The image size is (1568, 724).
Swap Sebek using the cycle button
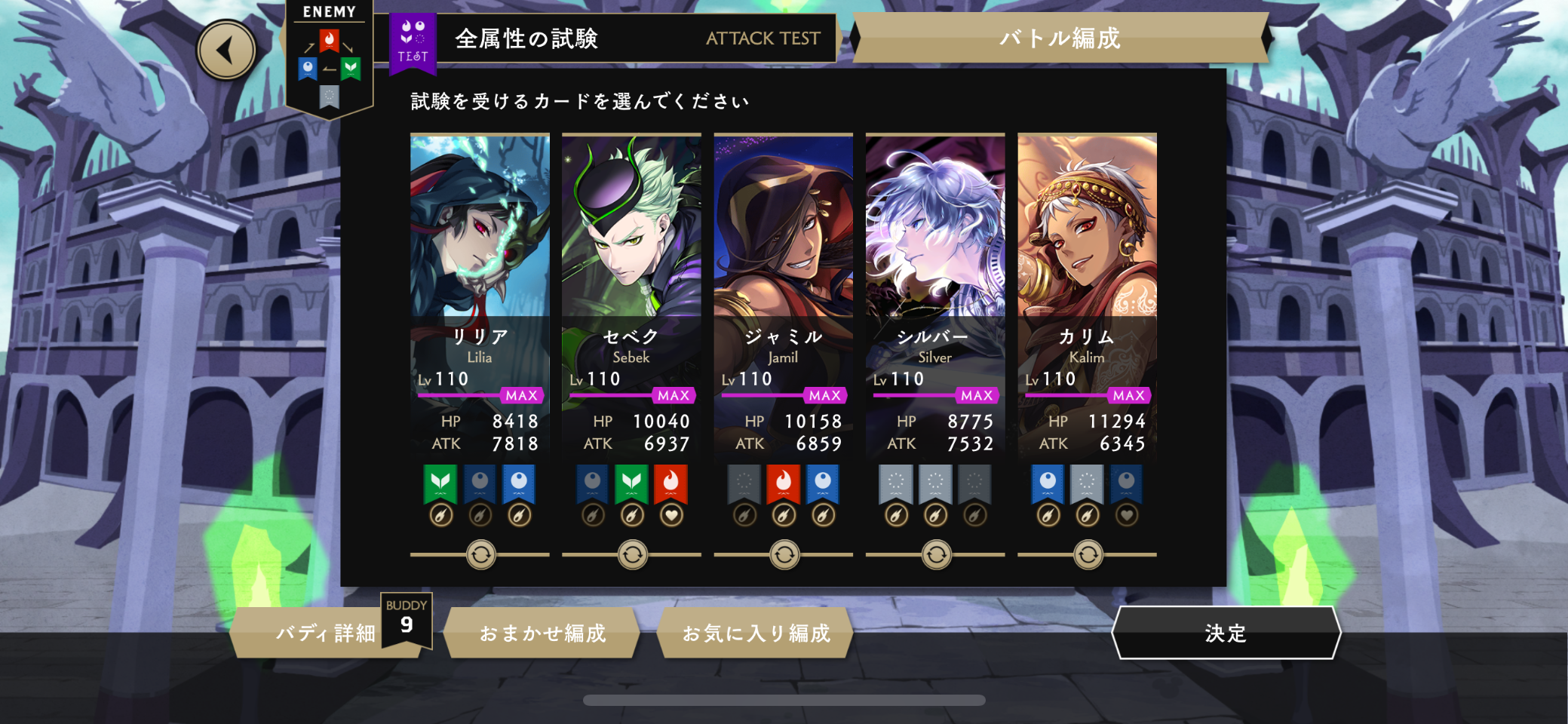point(632,555)
